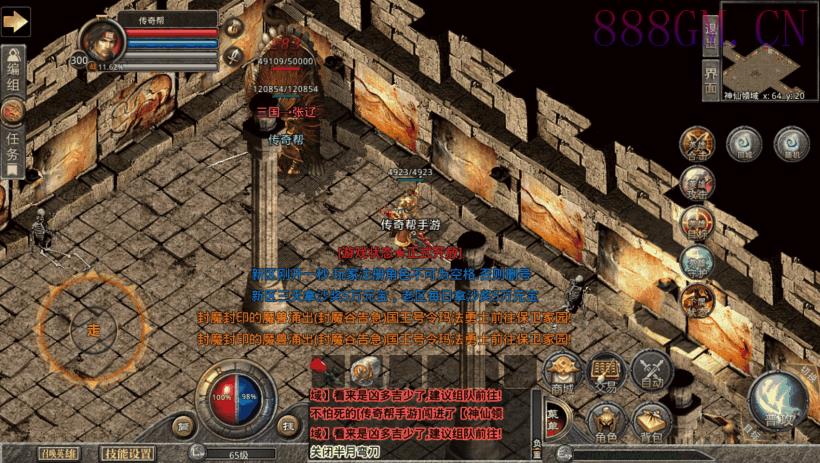Use the 回城 return-to-town scroll
Viewport: 820px width, 463px height.
coord(741,142)
